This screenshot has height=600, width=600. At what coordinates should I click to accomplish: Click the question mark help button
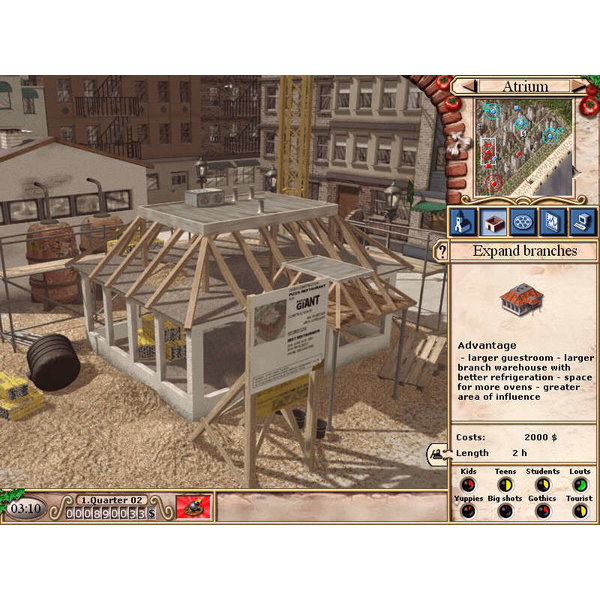tap(441, 252)
